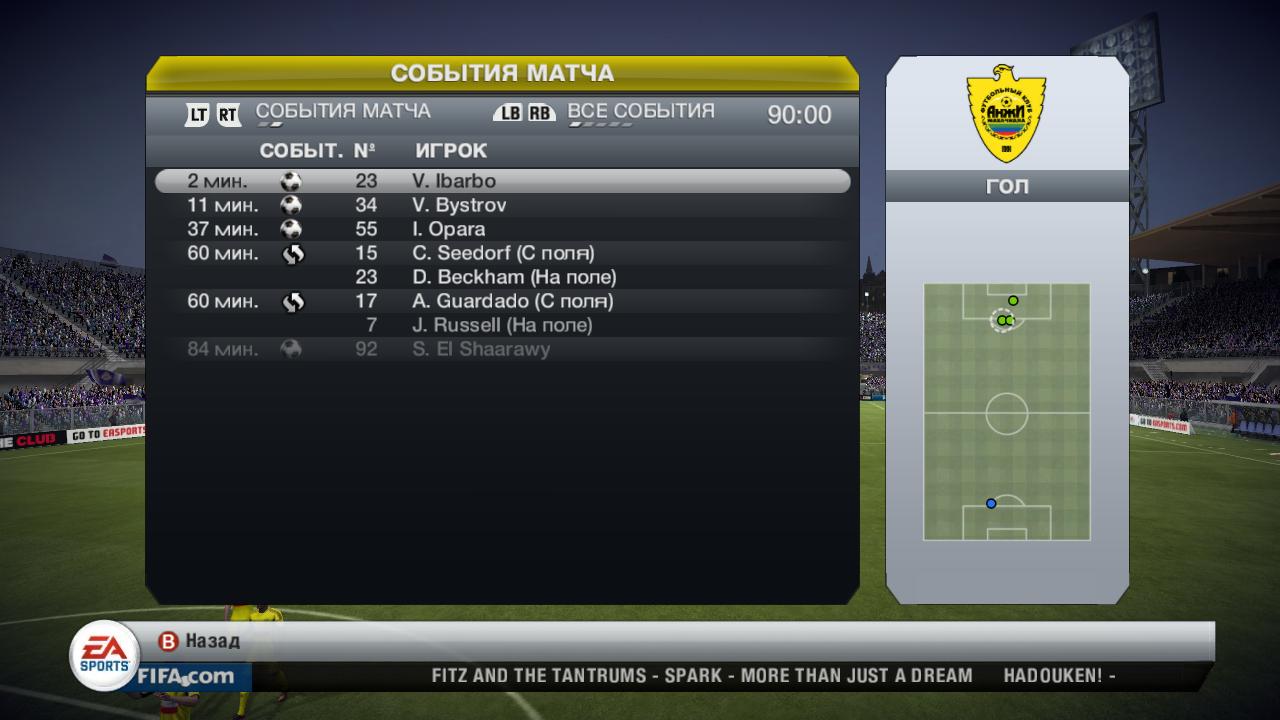Switch to the СОБЫТИЯ МАТЧА tab

pos(343,111)
